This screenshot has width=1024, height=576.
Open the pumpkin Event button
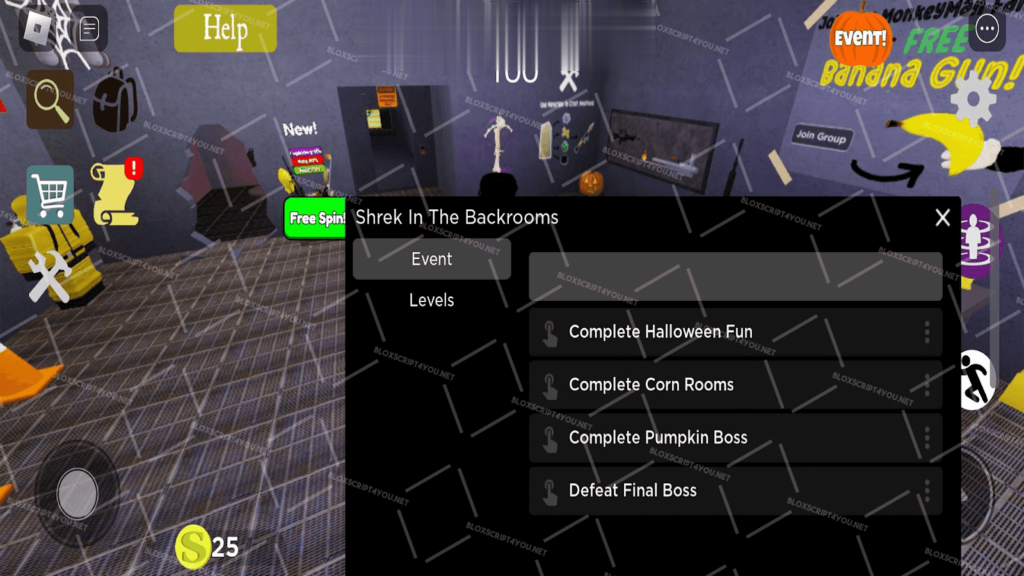[x=860, y=37]
